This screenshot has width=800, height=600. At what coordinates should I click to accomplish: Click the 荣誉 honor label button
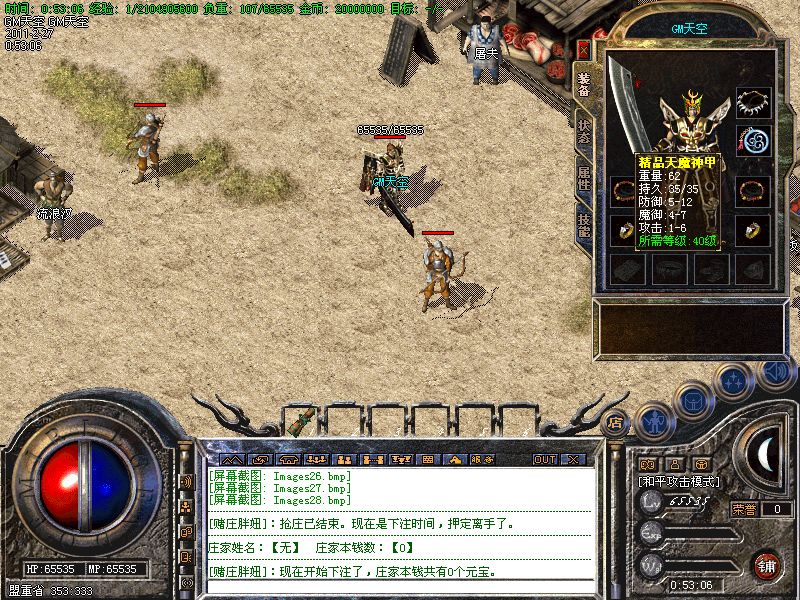pos(744,509)
